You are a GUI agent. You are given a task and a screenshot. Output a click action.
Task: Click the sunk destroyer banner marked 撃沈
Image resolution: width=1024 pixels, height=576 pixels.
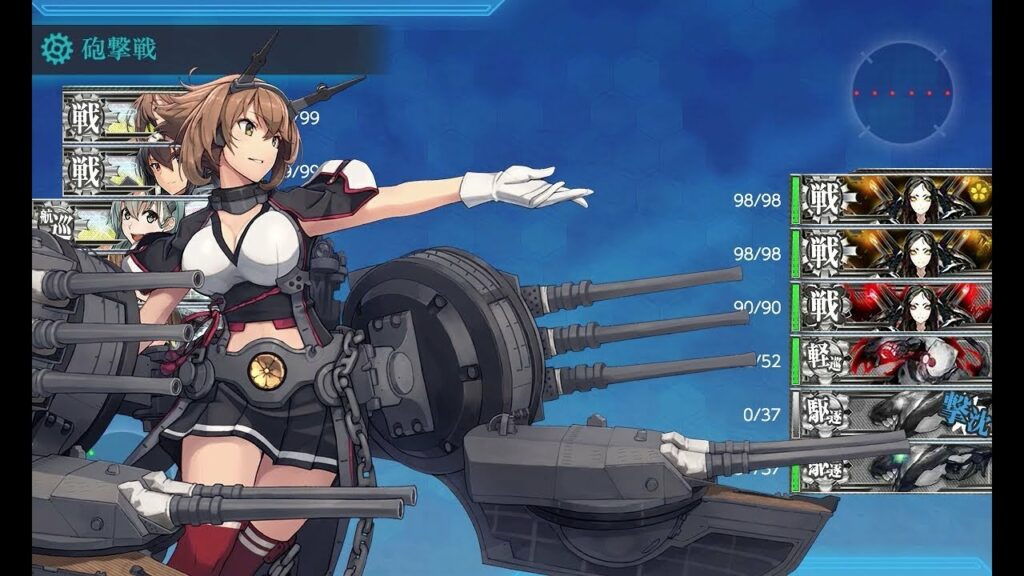890,413
